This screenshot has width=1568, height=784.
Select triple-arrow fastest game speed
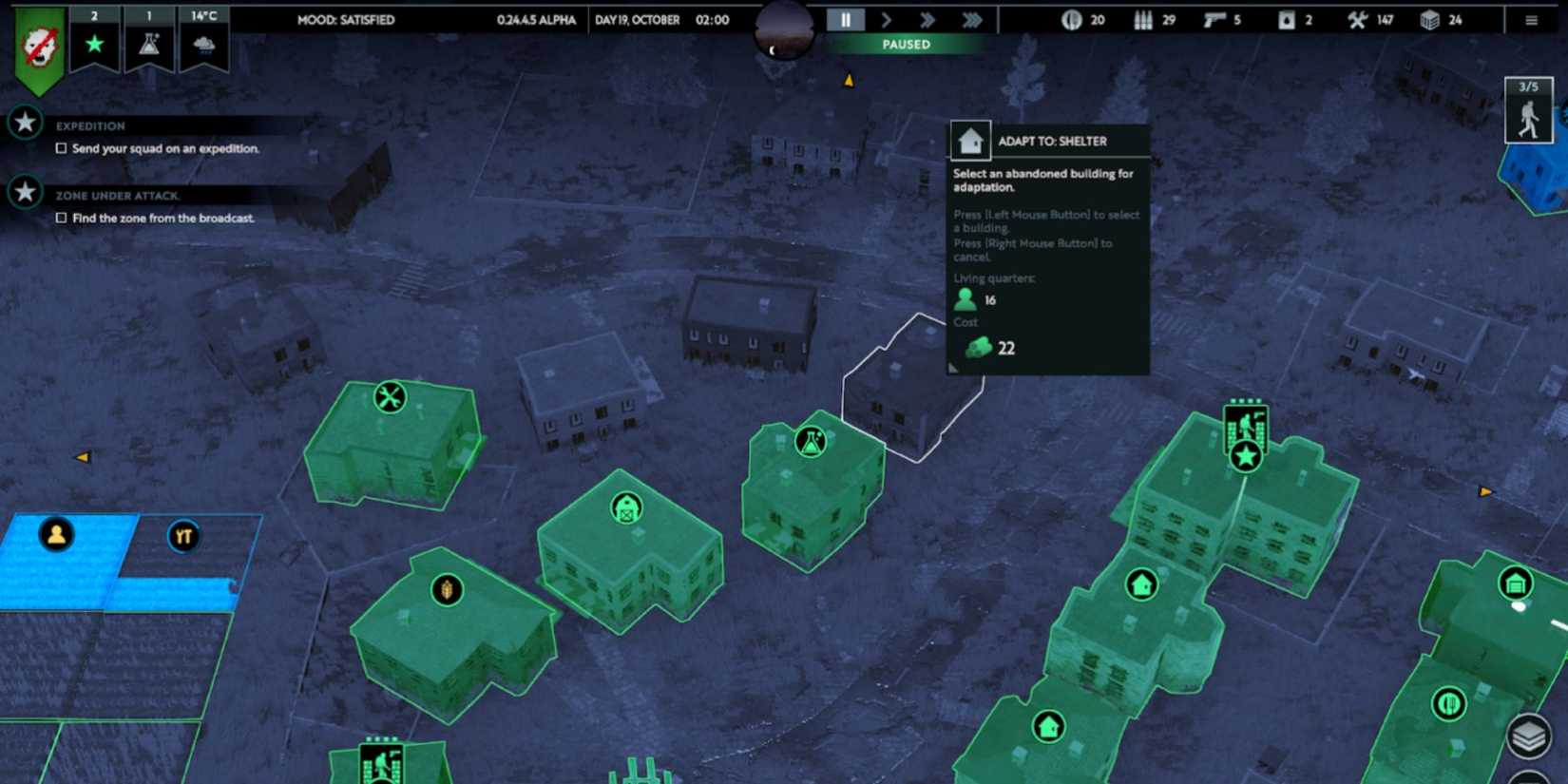(971, 19)
